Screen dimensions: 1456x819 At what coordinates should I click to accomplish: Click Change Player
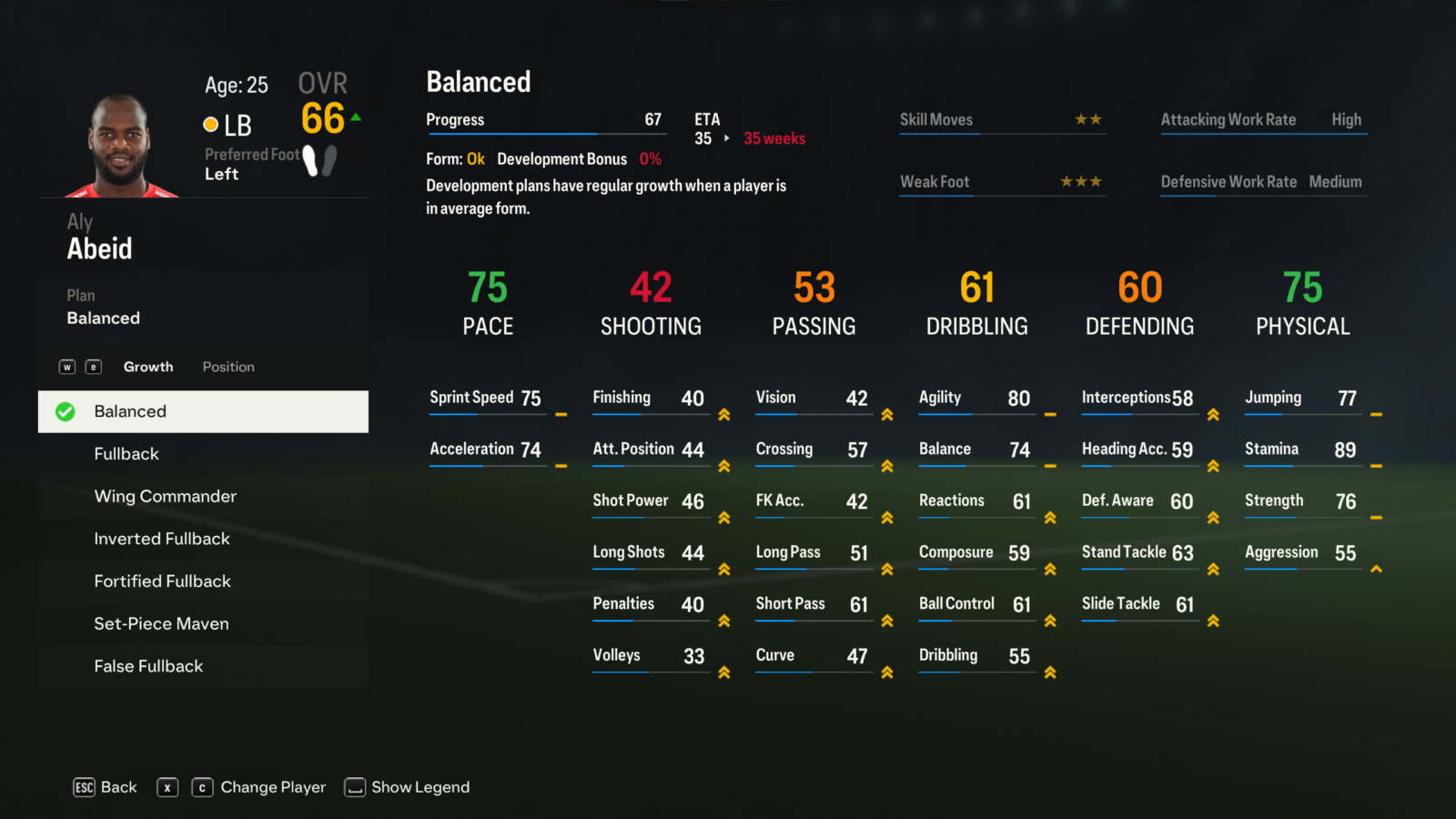[272, 787]
